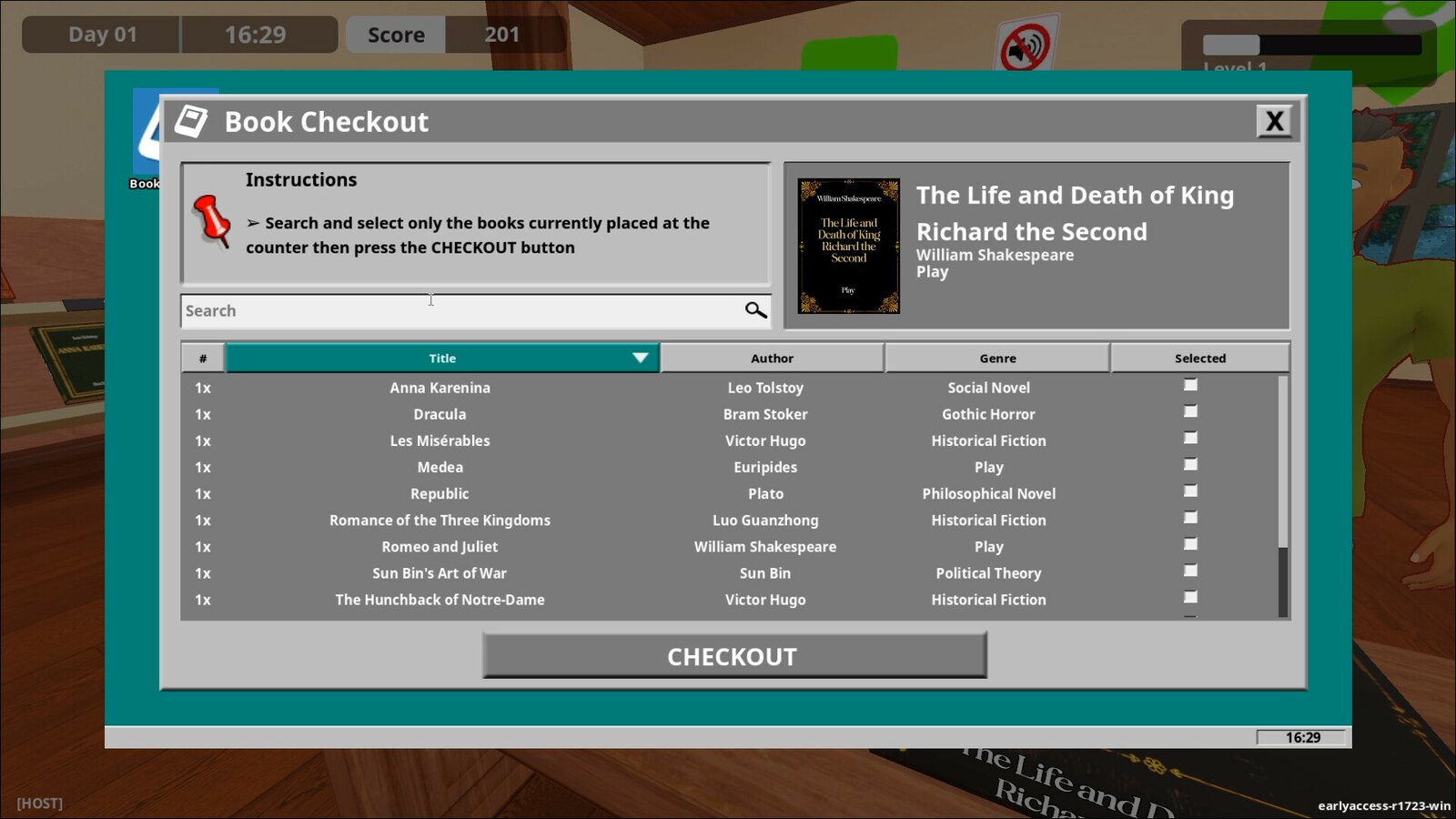Toggle the Medea selected checkbox
1456x819 pixels.
click(x=1189, y=463)
